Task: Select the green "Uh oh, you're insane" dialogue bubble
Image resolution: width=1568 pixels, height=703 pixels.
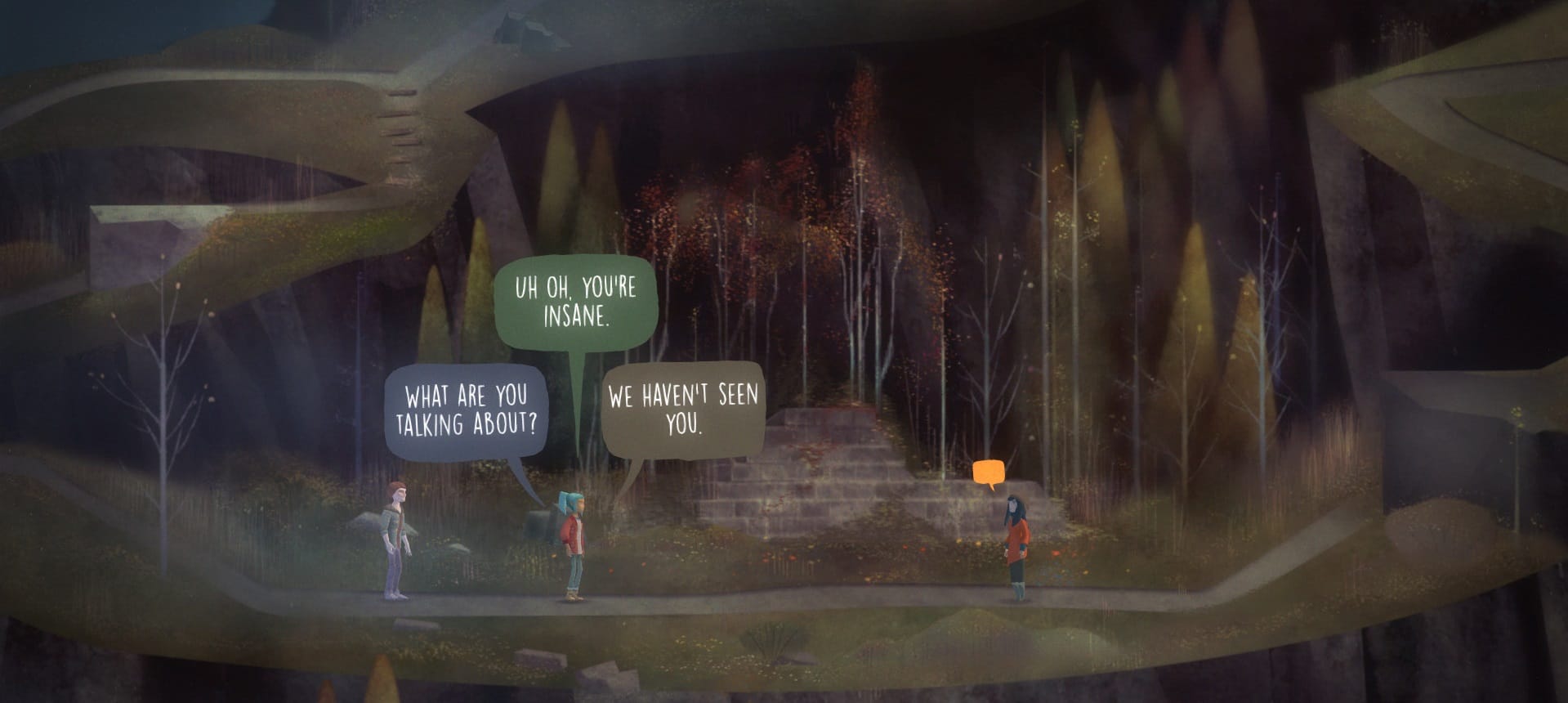Action: pyautogui.click(x=574, y=300)
